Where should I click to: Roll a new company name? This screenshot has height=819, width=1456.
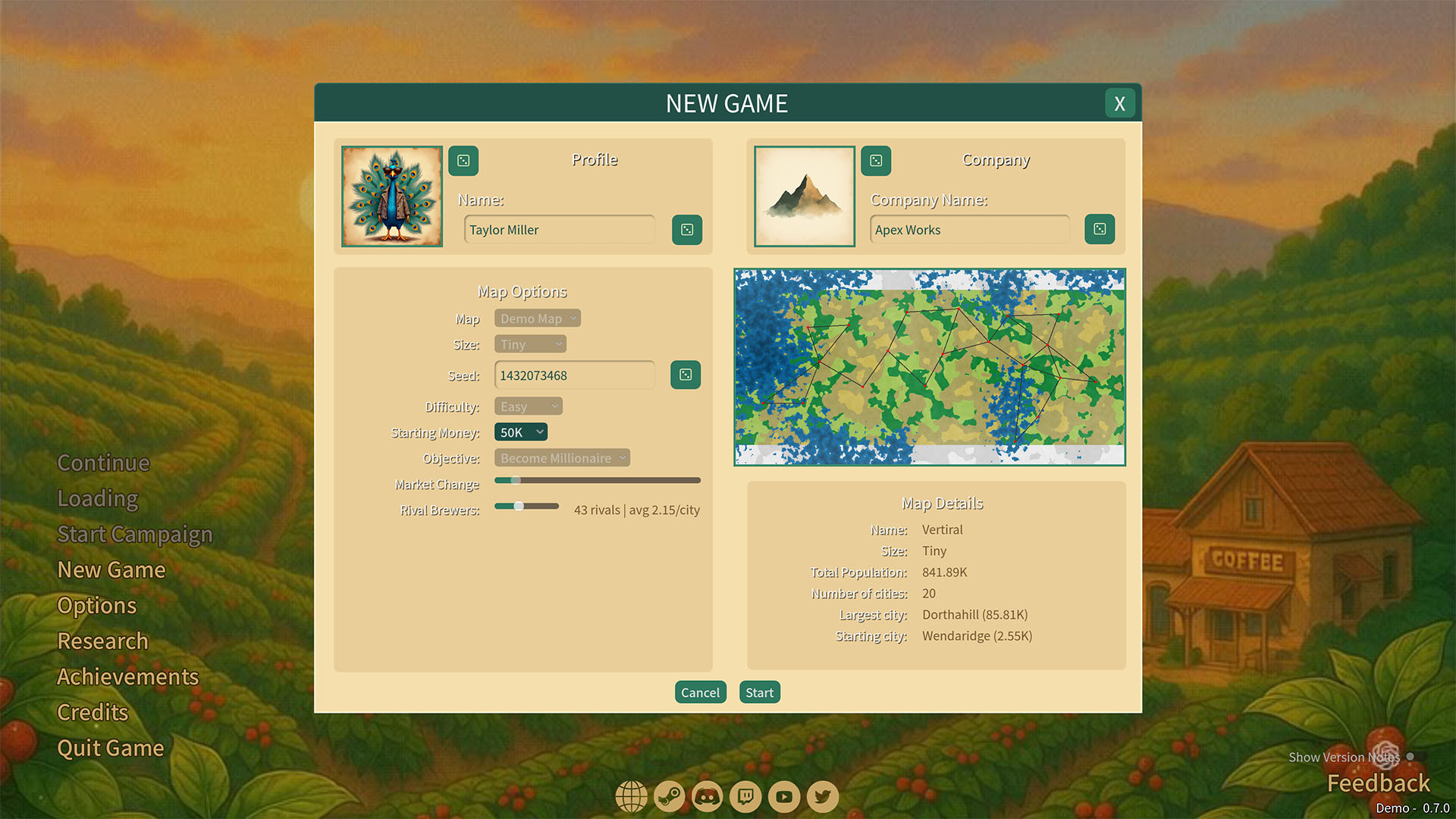1100,230
